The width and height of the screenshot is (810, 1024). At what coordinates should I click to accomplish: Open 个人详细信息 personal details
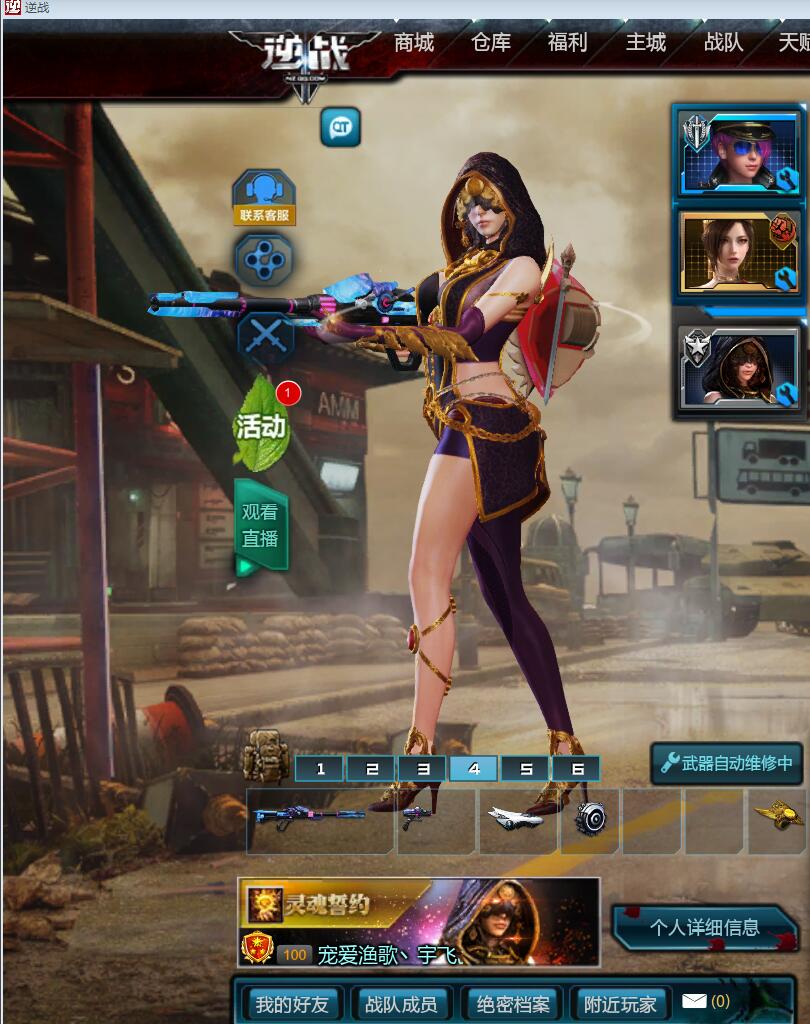[704, 928]
